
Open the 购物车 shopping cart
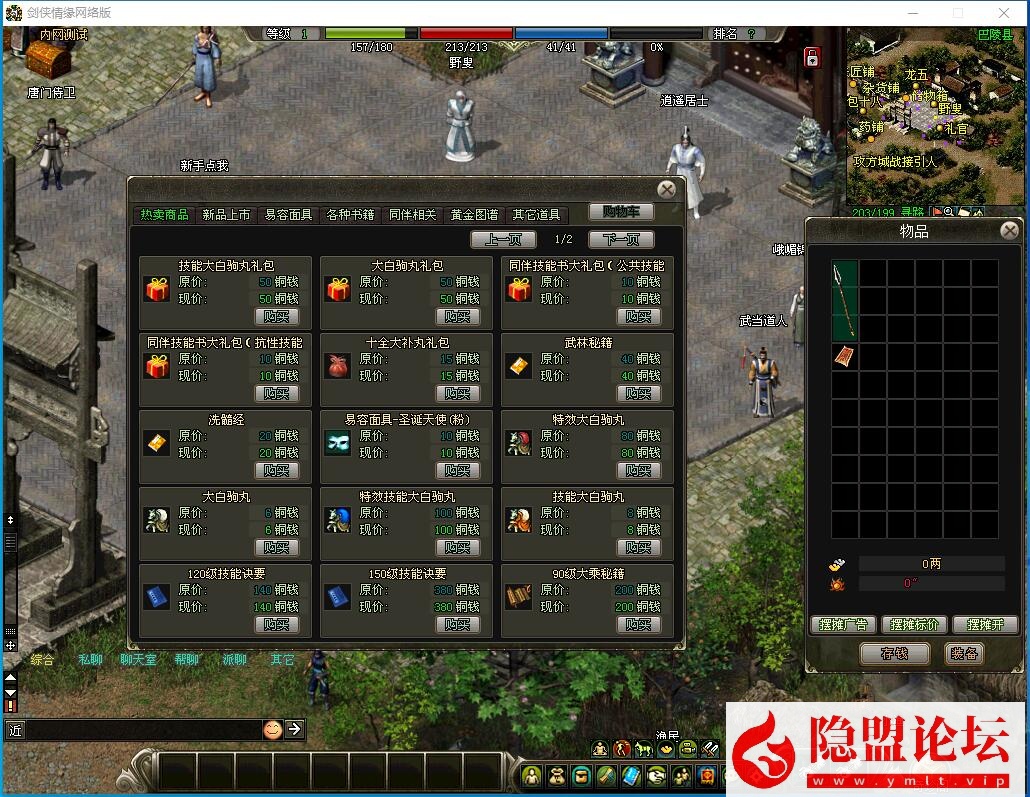[x=621, y=212]
